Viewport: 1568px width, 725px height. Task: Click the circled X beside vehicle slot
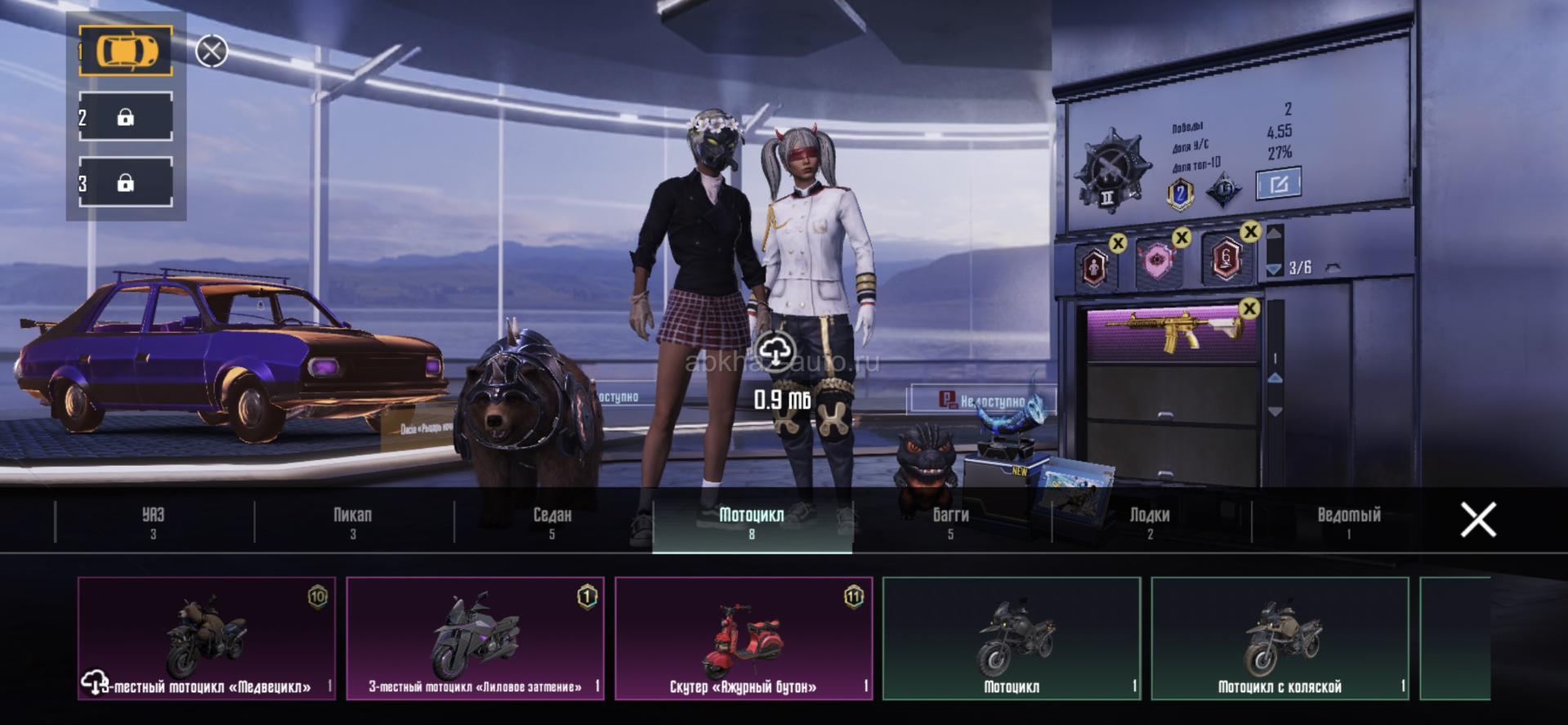point(212,51)
